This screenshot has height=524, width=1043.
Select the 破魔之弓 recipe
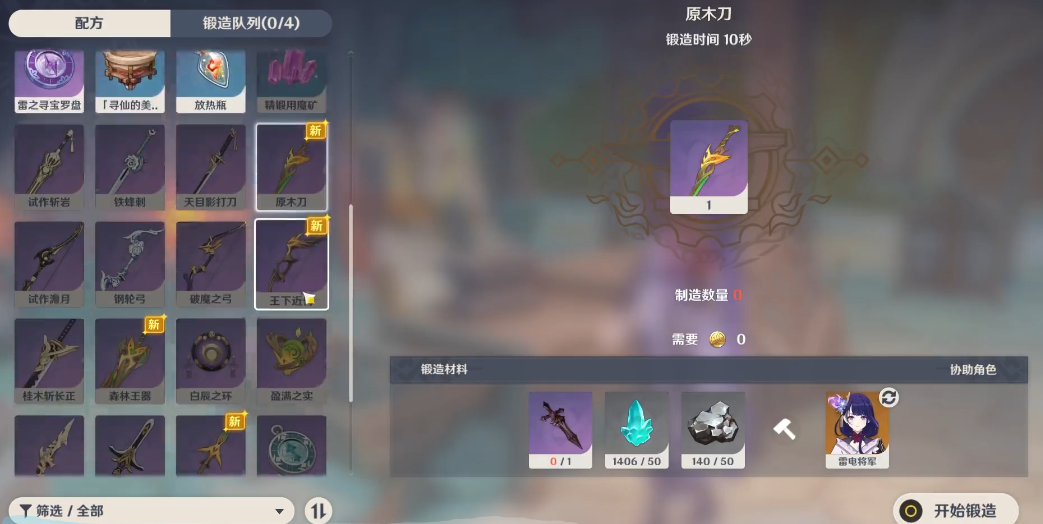pyautogui.click(x=210, y=263)
